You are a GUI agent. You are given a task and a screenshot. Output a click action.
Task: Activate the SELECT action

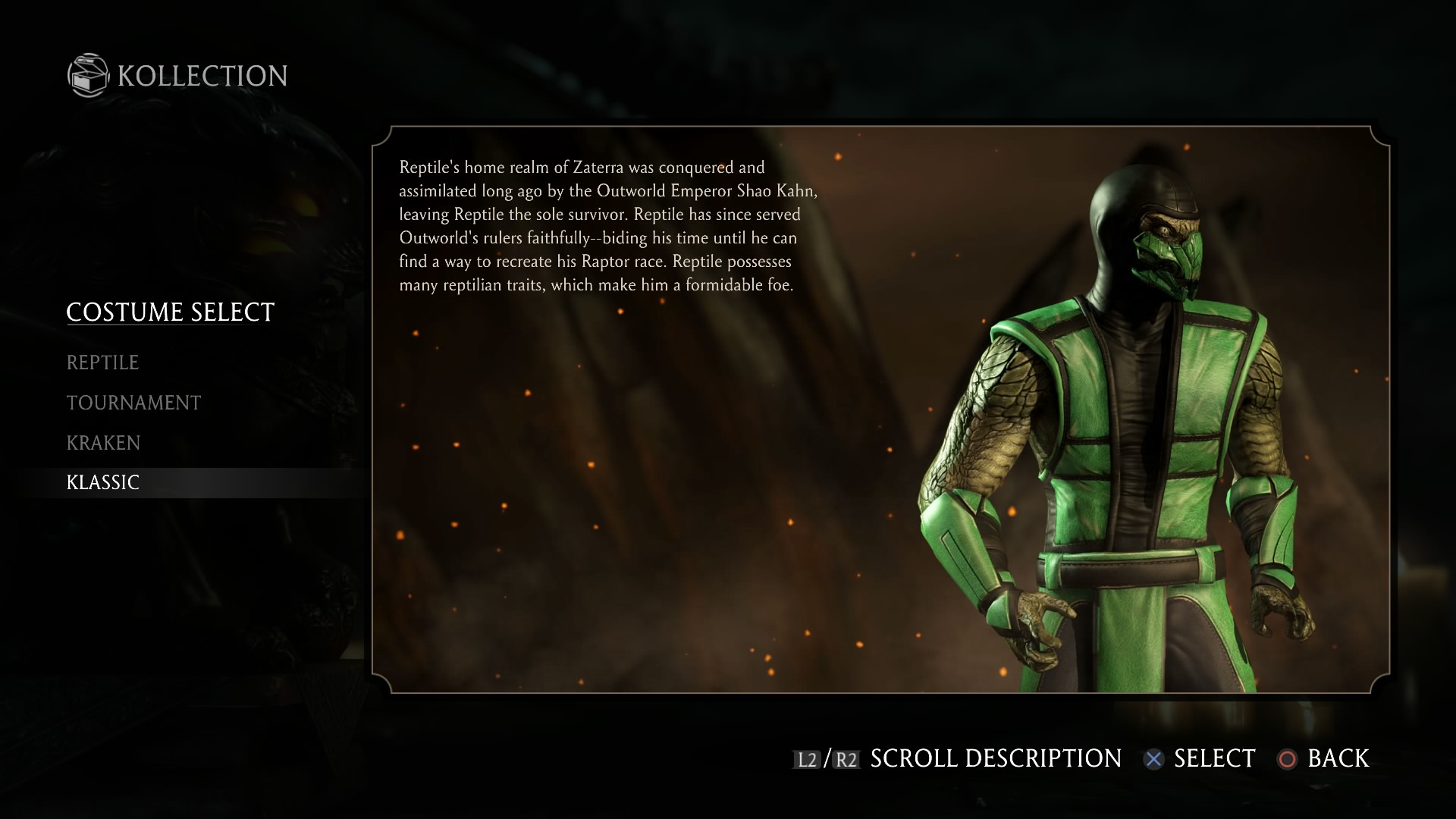[1212, 758]
